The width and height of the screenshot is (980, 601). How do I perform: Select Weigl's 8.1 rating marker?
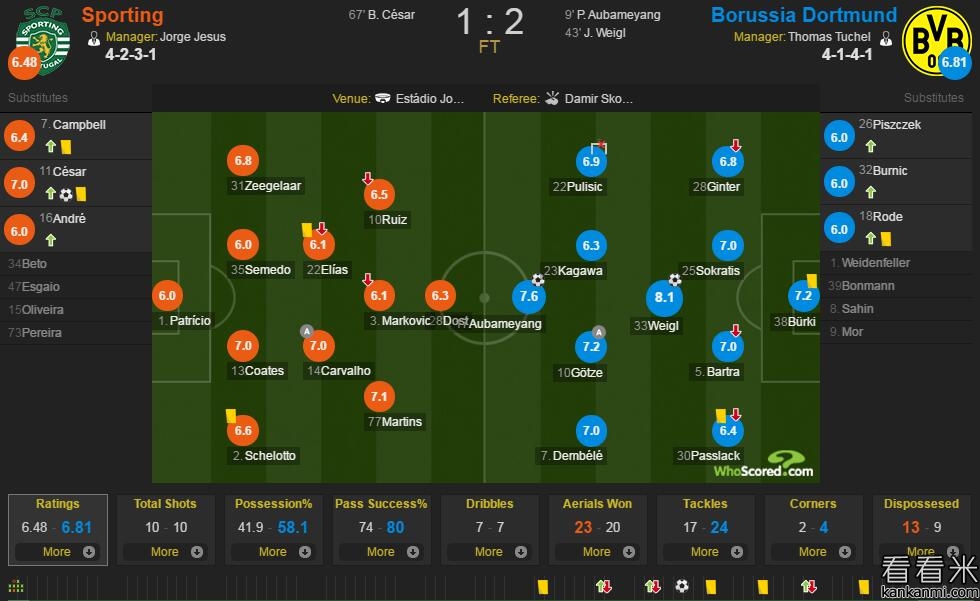click(665, 298)
